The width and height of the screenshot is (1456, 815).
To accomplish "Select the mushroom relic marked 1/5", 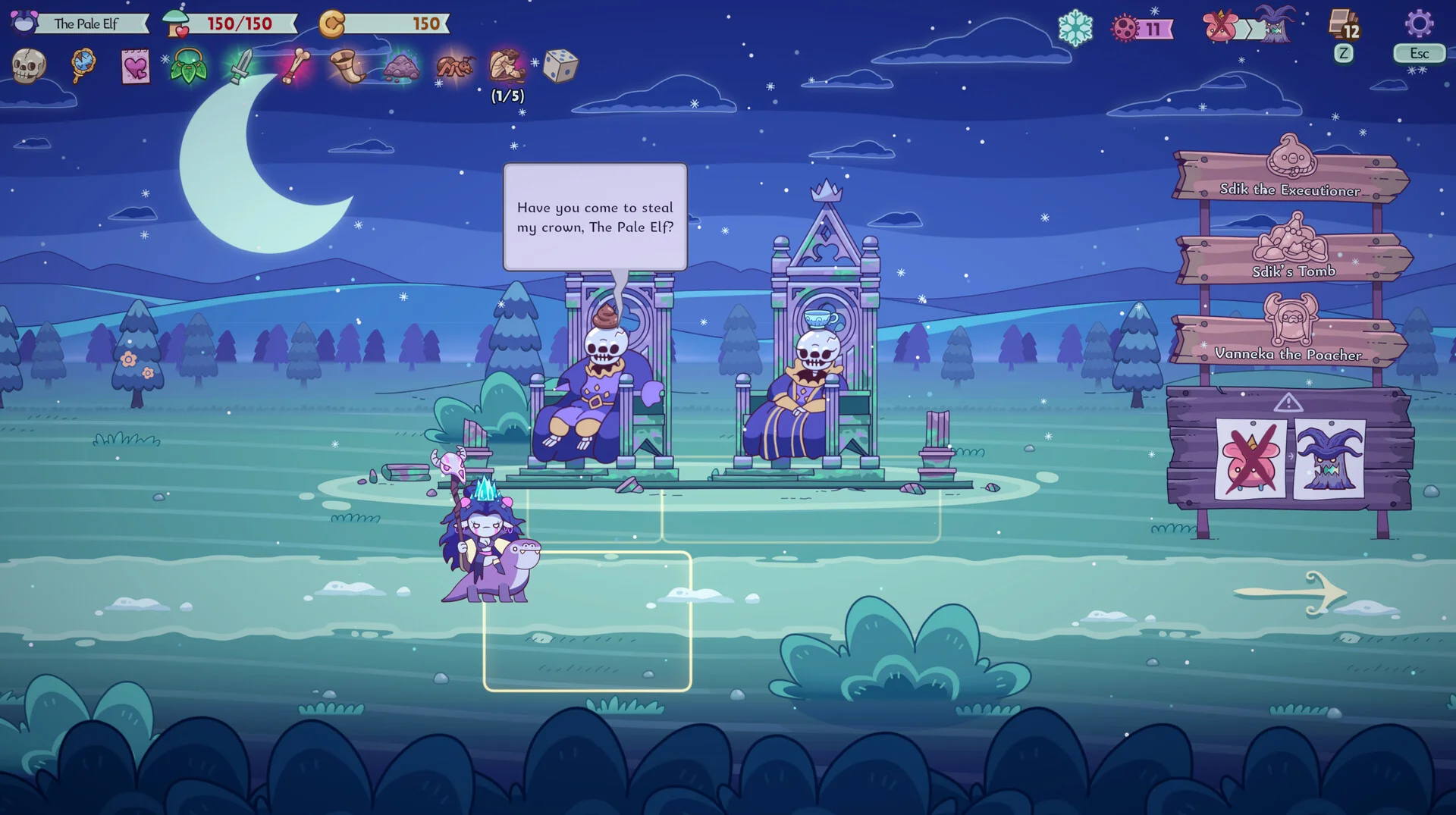I will point(507,66).
